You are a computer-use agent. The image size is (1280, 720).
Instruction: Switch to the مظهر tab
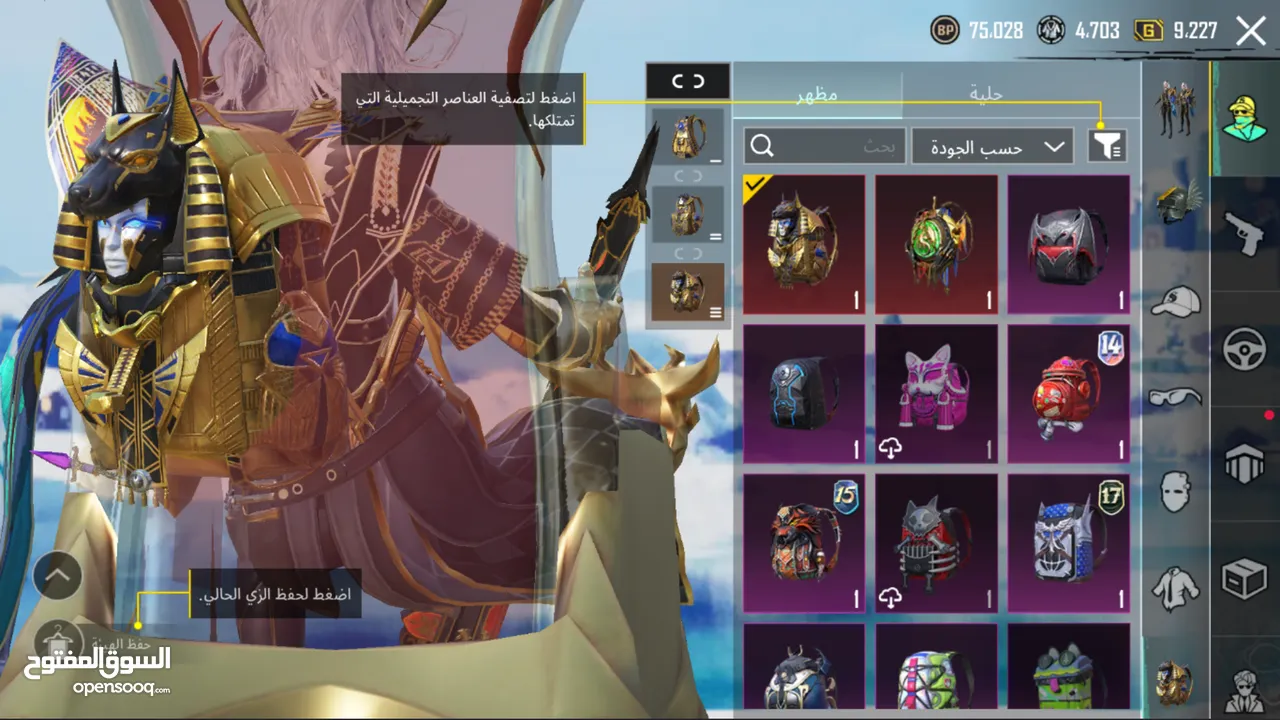click(x=817, y=94)
